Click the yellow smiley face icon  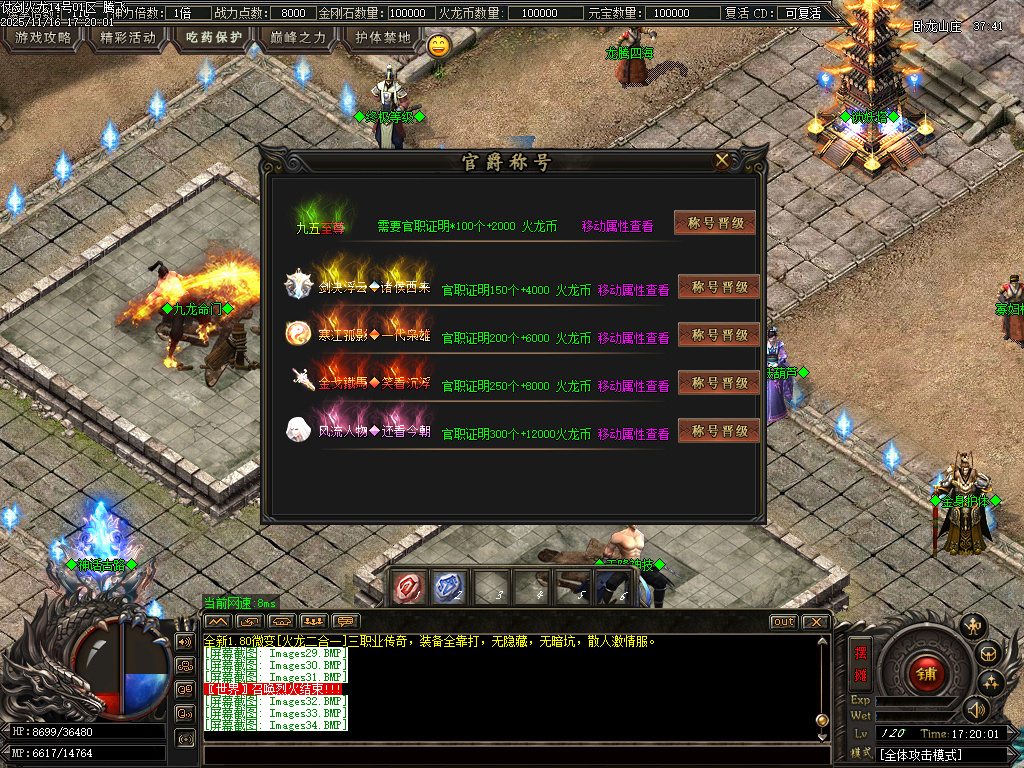pyautogui.click(x=438, y=45)
